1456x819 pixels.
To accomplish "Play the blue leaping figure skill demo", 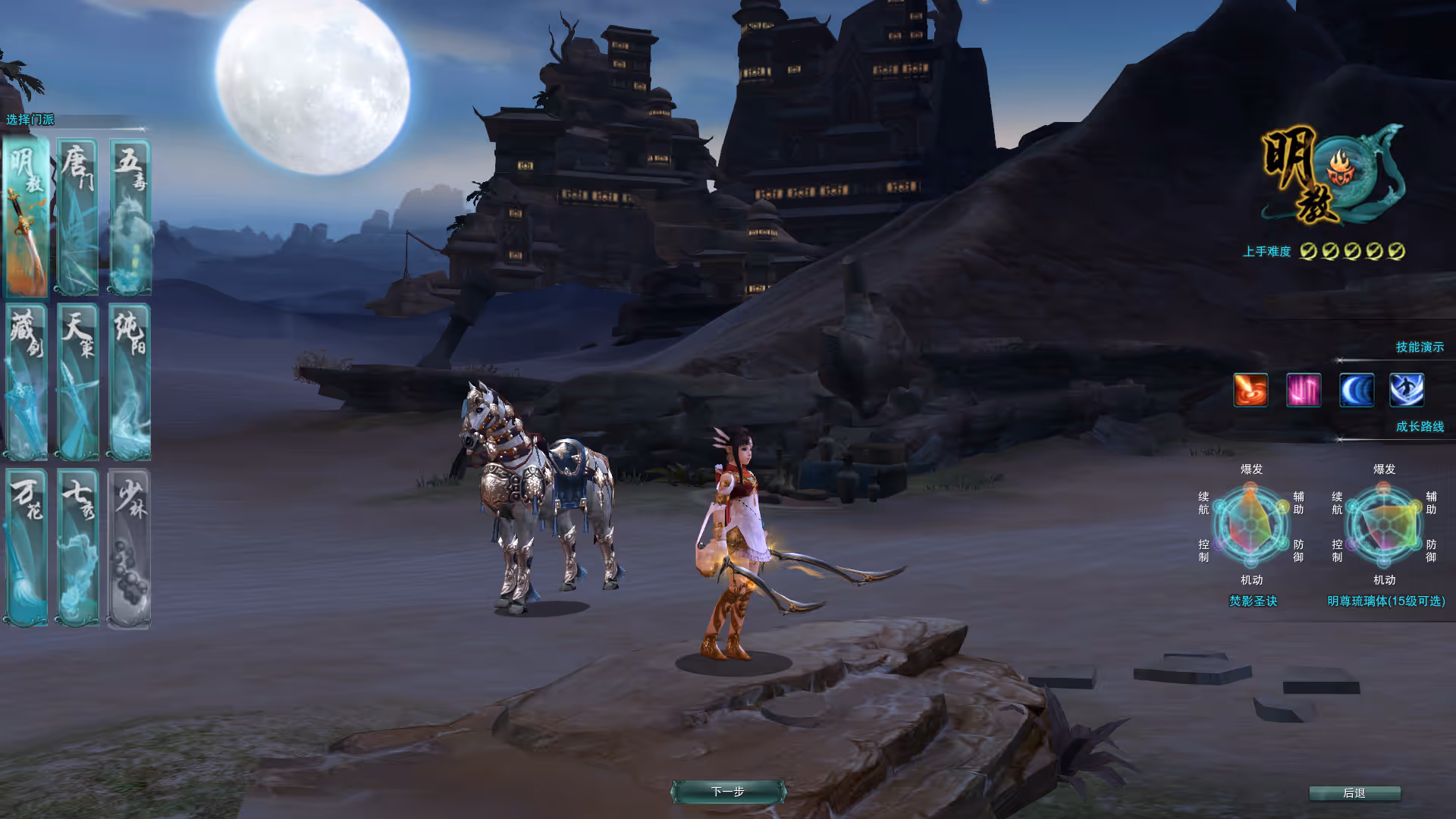I will pos(1407,391).
